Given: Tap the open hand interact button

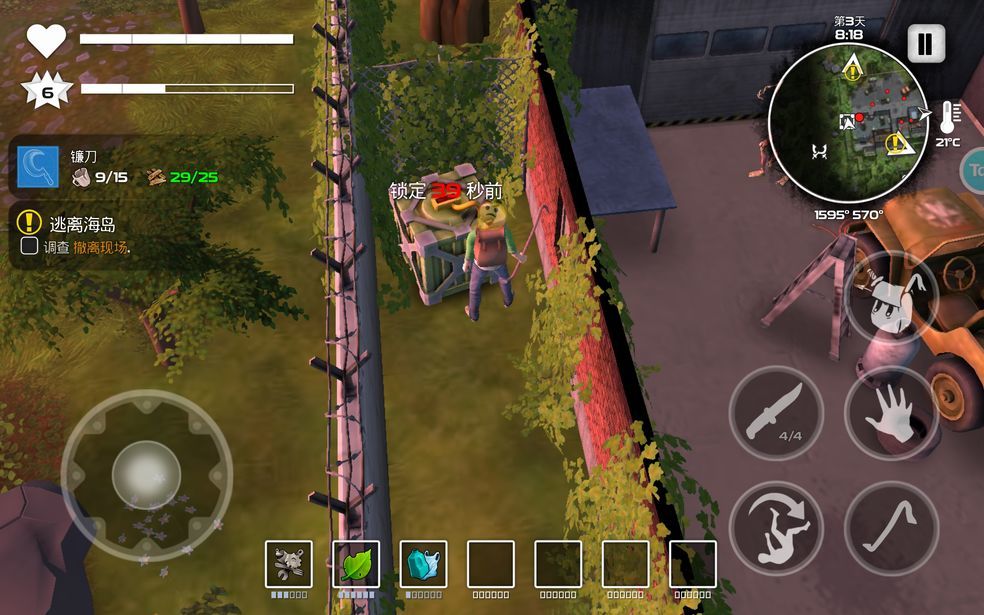Looking at the screenshot, I should 891,413.
